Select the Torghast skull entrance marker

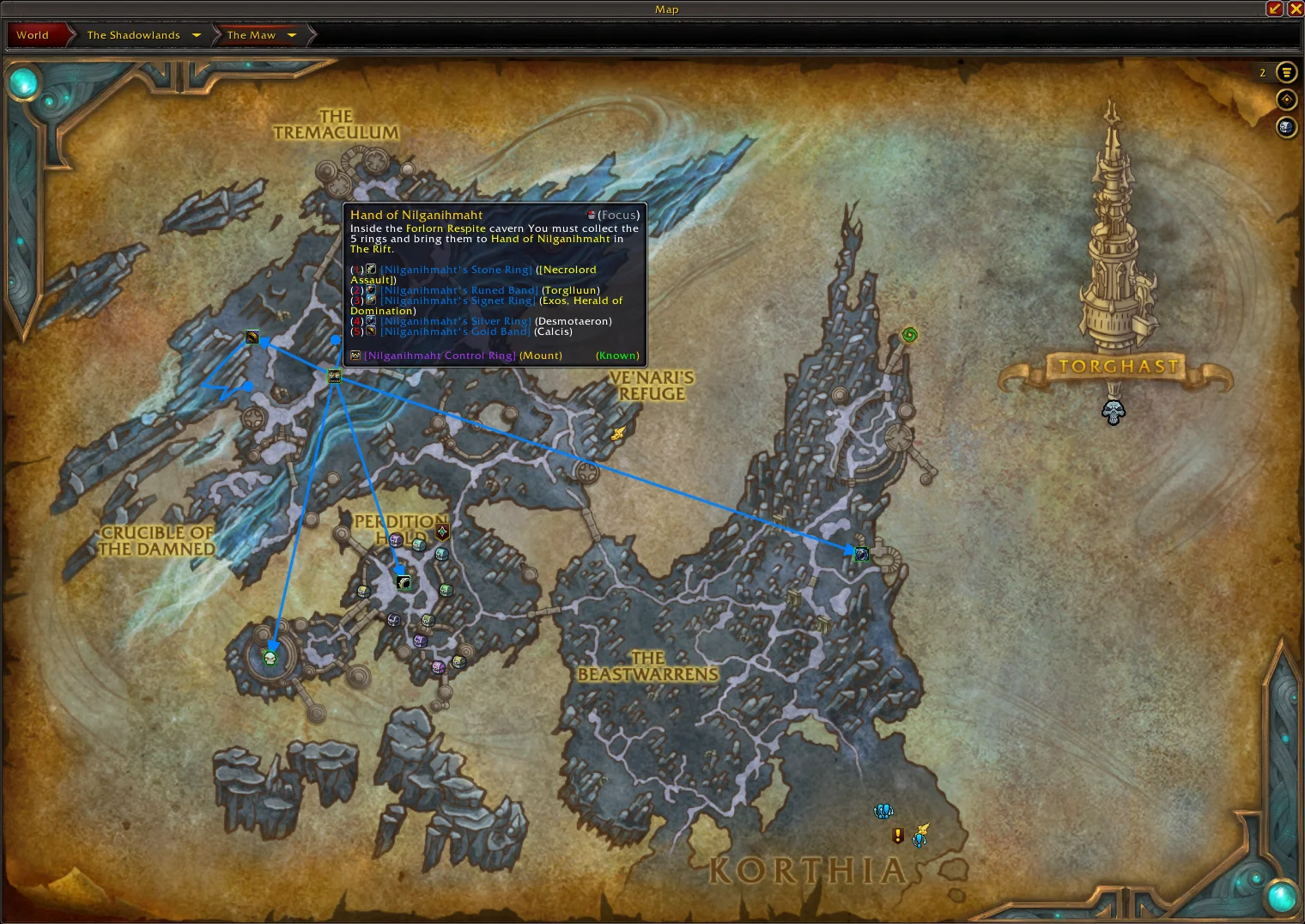tap(1114, 412)
